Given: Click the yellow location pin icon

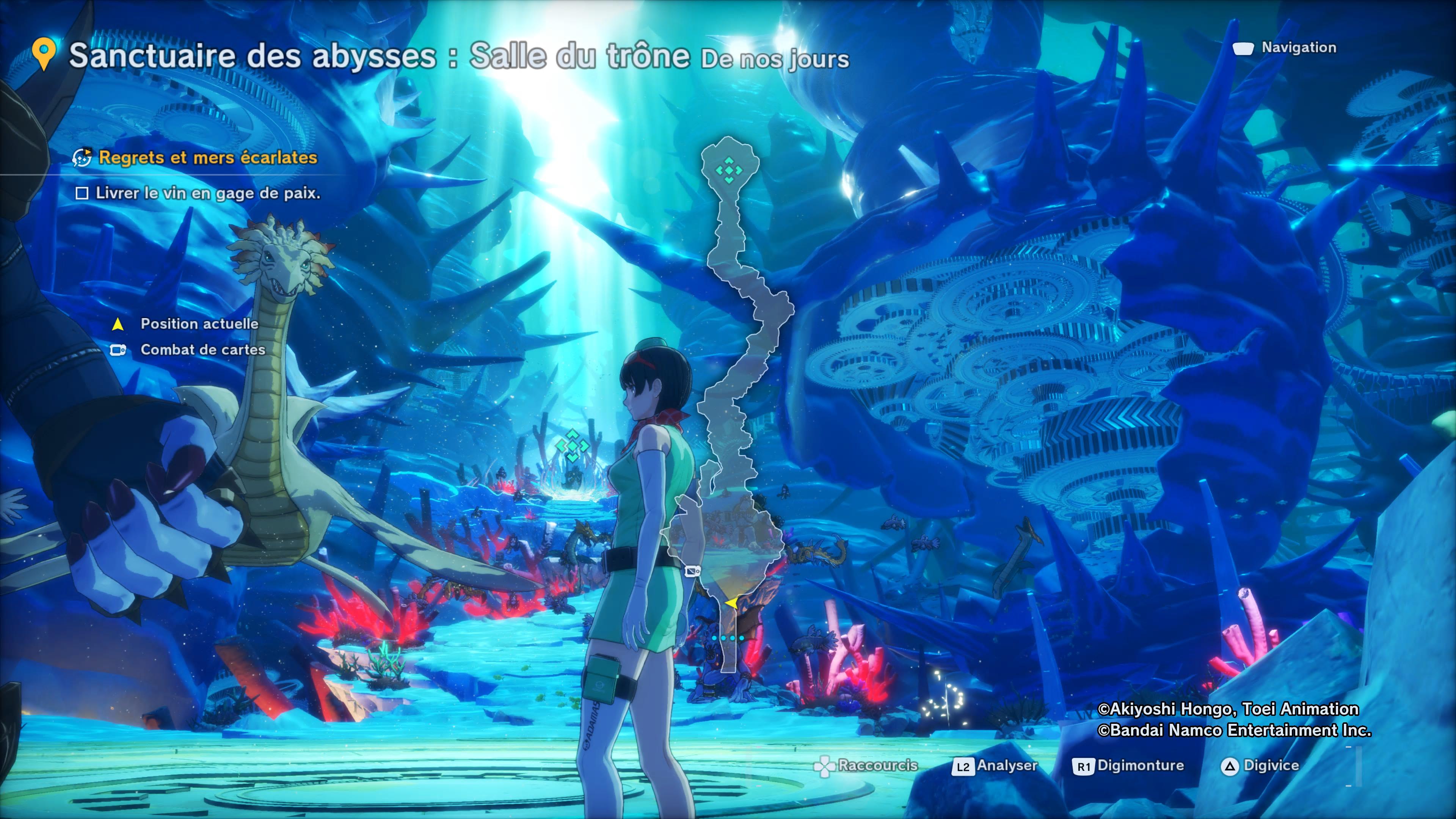Looking at the screenshot, I should click(44, 54).
